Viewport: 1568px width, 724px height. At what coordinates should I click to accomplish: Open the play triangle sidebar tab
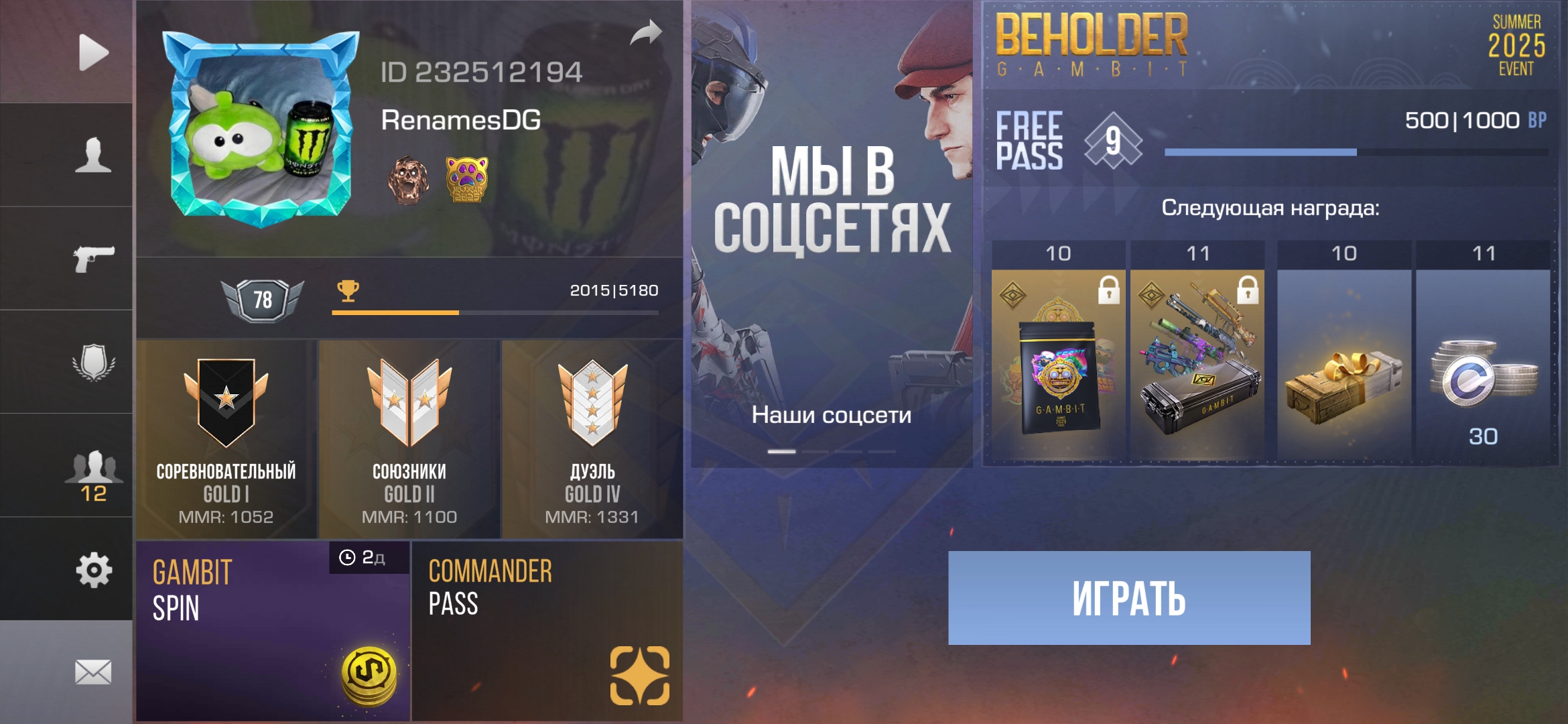93,52
